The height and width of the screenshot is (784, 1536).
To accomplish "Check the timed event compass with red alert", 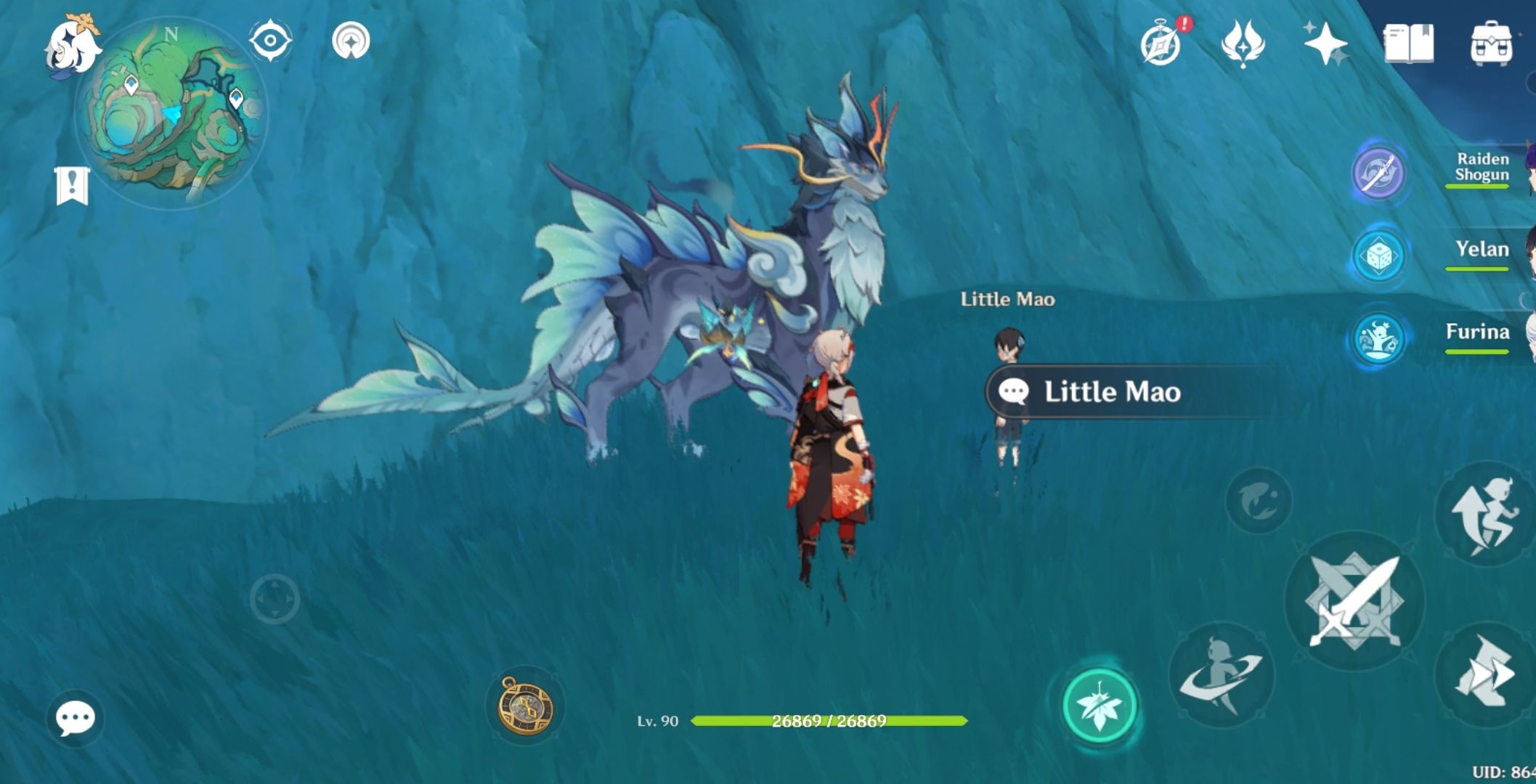I will pyautogui.click(x=1162, y=42).
